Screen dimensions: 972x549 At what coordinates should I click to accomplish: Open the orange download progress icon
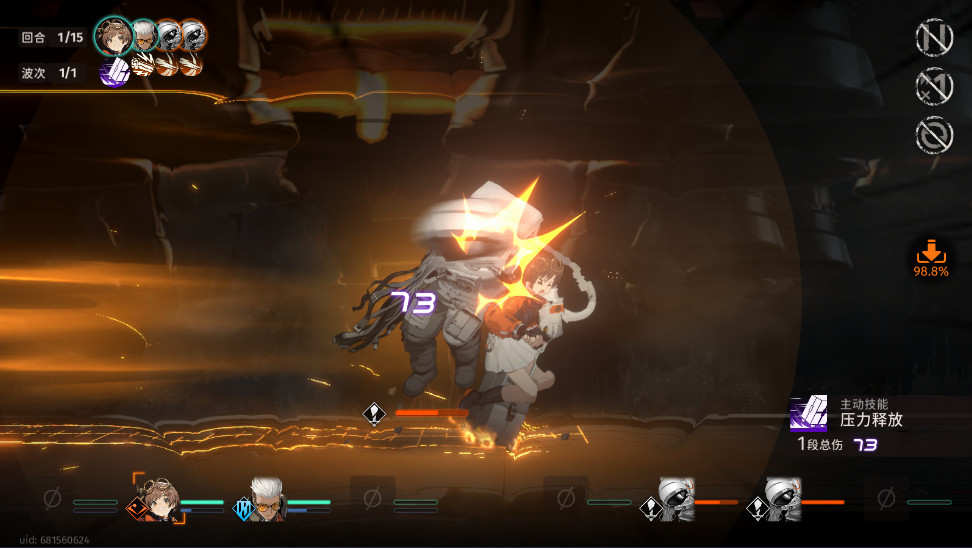tap(930, 255)
